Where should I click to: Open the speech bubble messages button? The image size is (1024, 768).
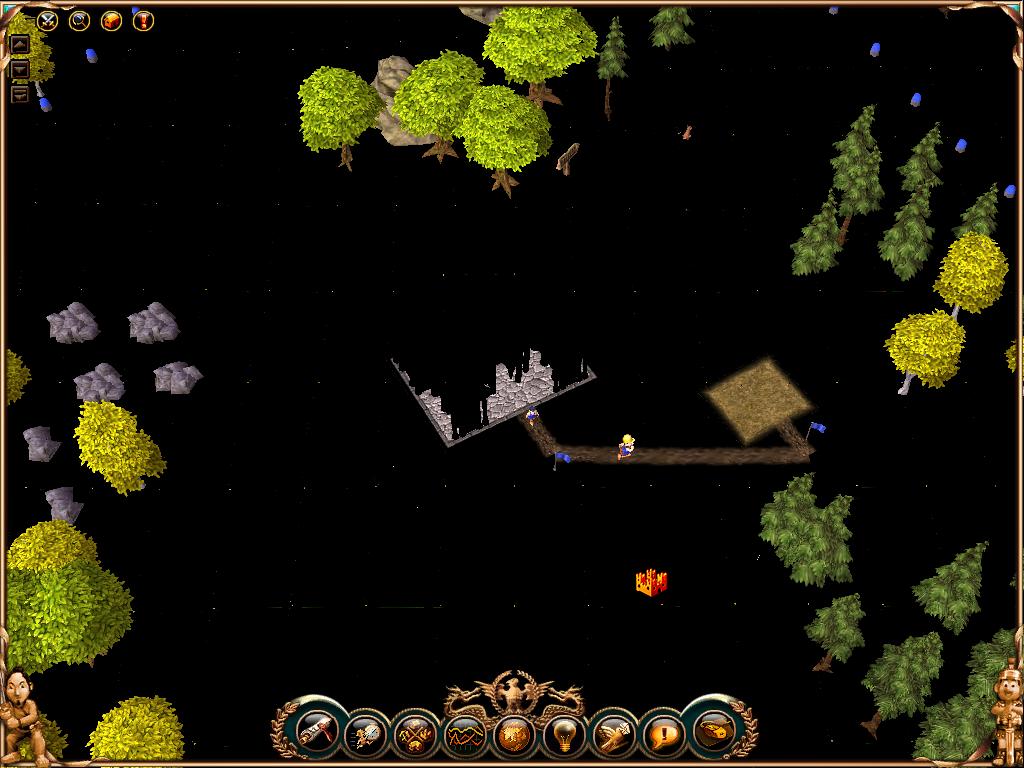pos(661,737)
